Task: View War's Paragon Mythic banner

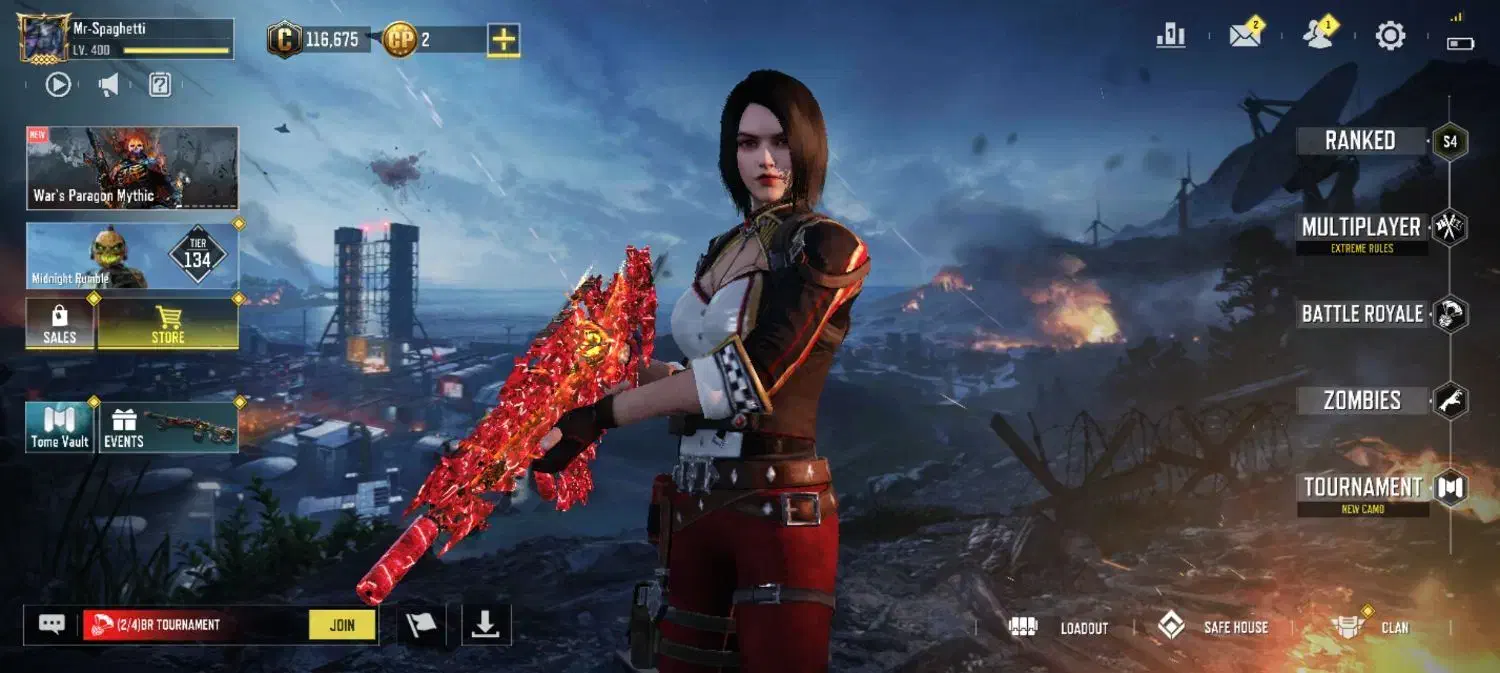Action: pyautogui.click(x=132, y=168)
